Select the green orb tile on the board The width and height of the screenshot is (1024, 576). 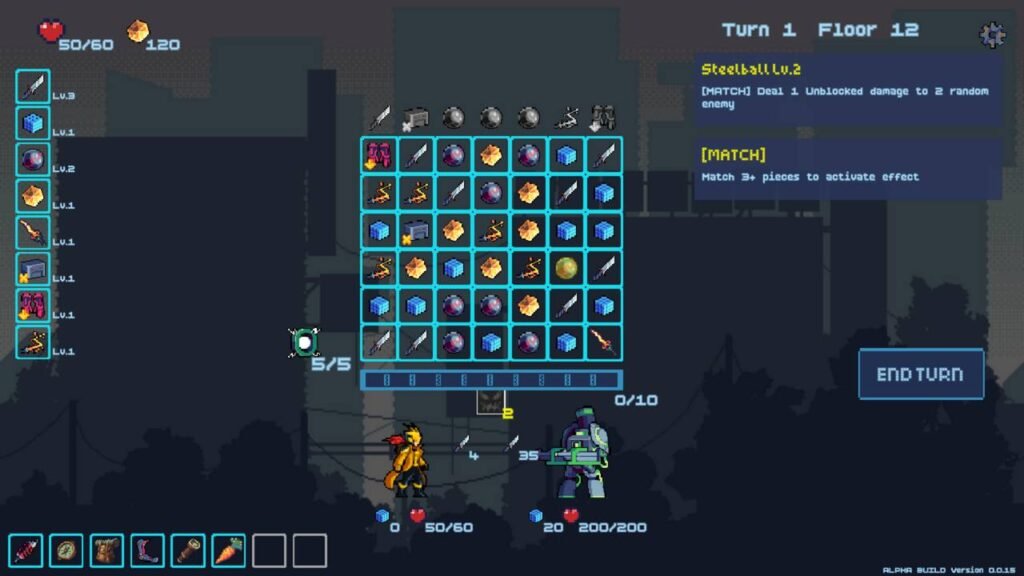point(566,268)
